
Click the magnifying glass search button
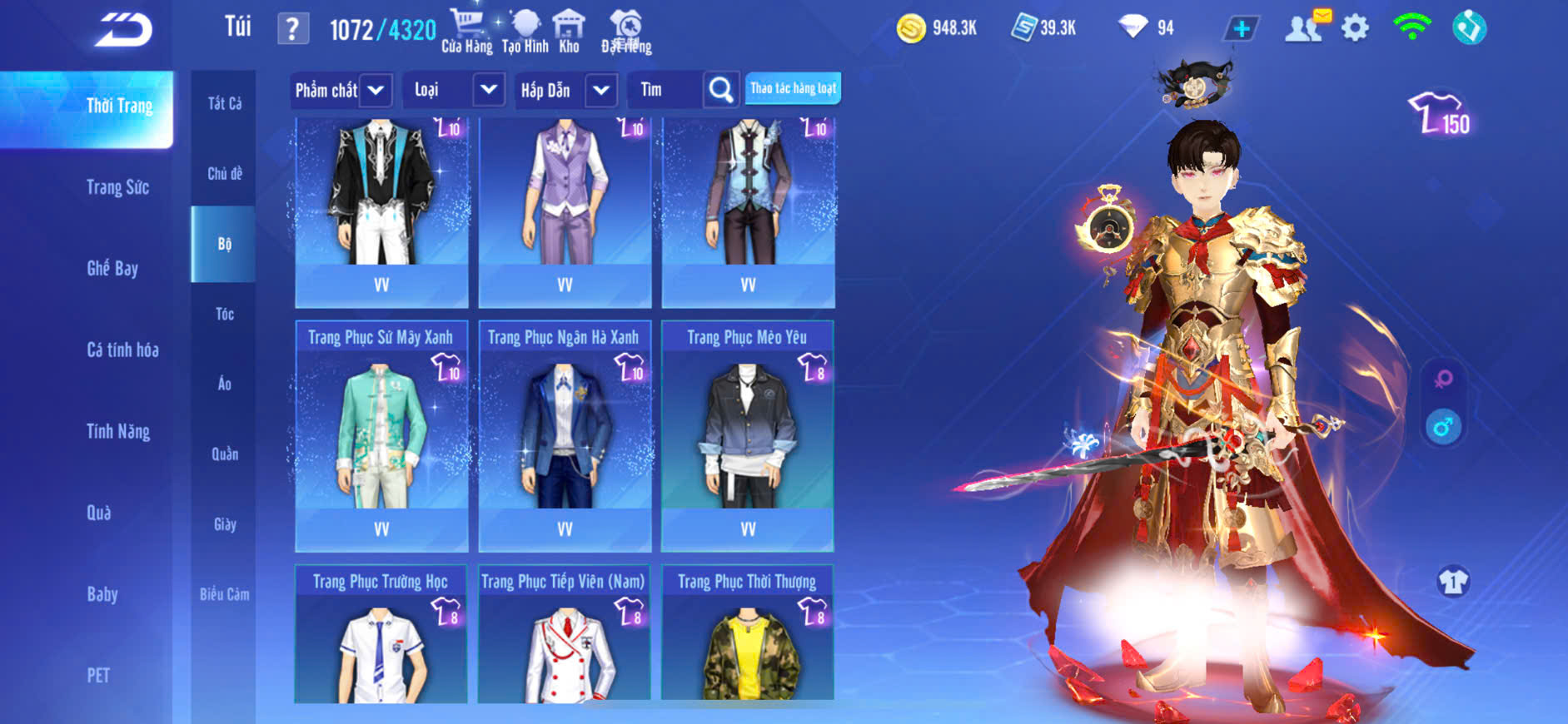coord(721,90)
